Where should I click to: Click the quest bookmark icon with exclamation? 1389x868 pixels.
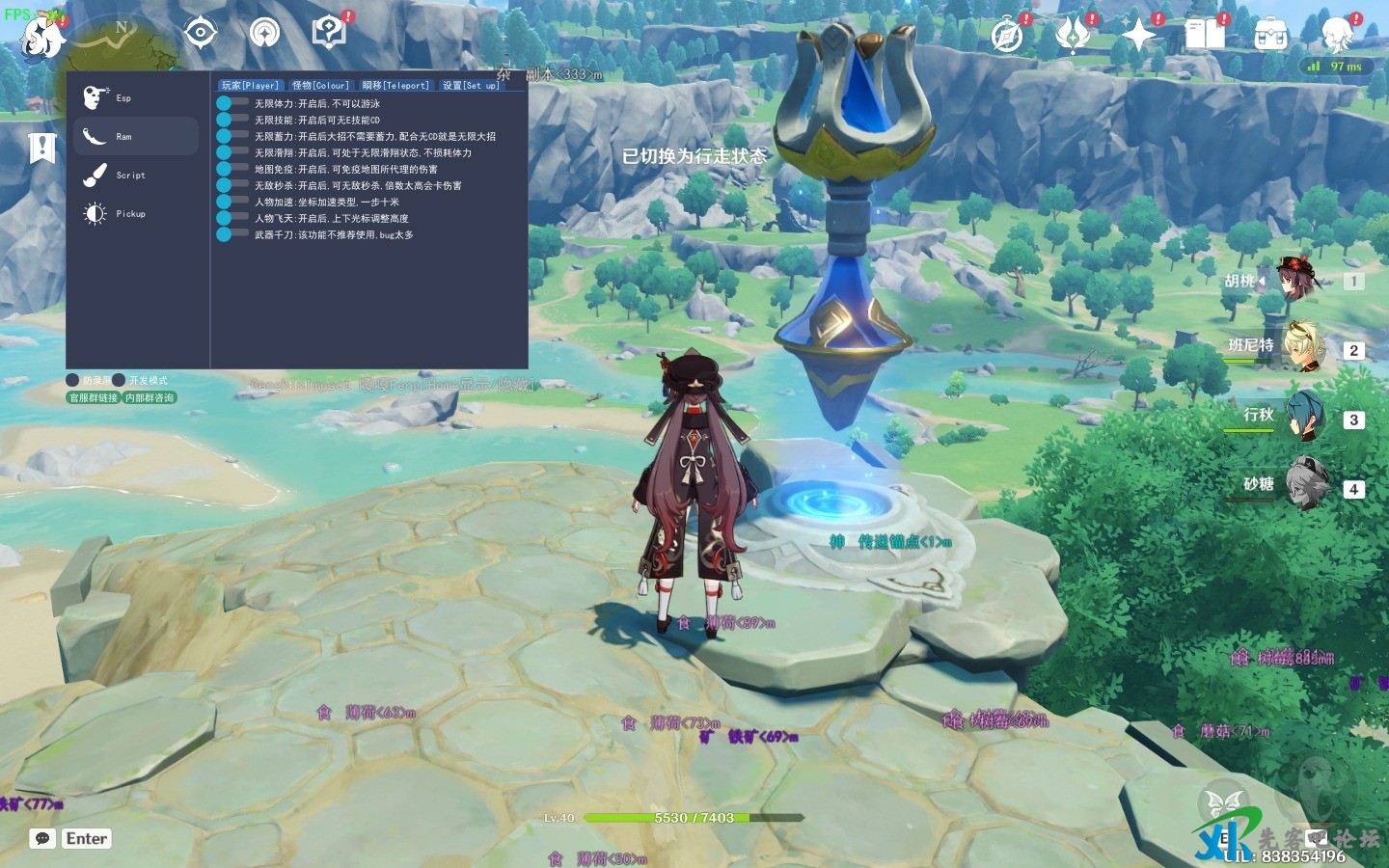point(42,148)
